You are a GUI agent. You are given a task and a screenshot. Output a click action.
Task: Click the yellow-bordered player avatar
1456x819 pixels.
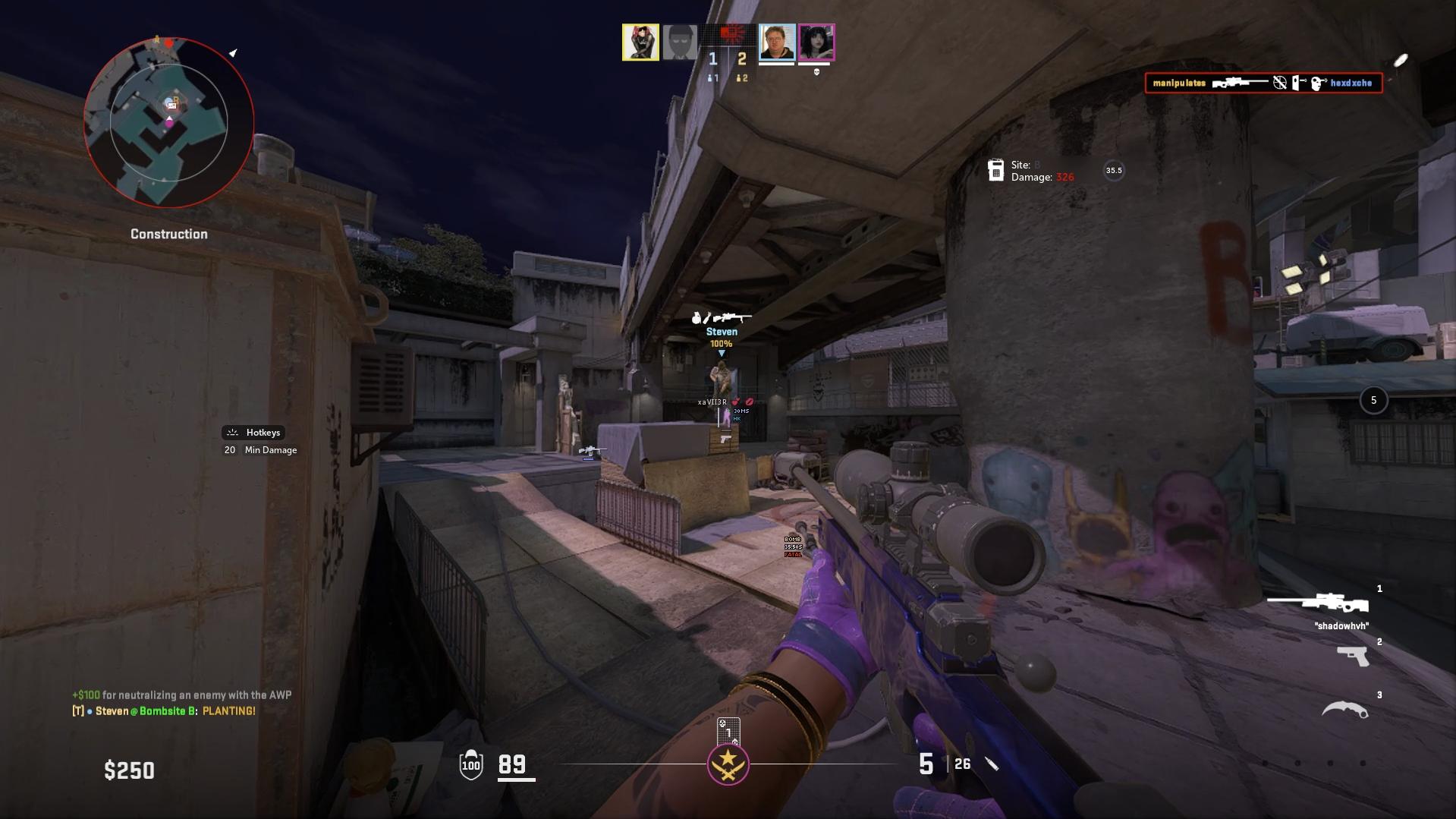coord(640,42)
